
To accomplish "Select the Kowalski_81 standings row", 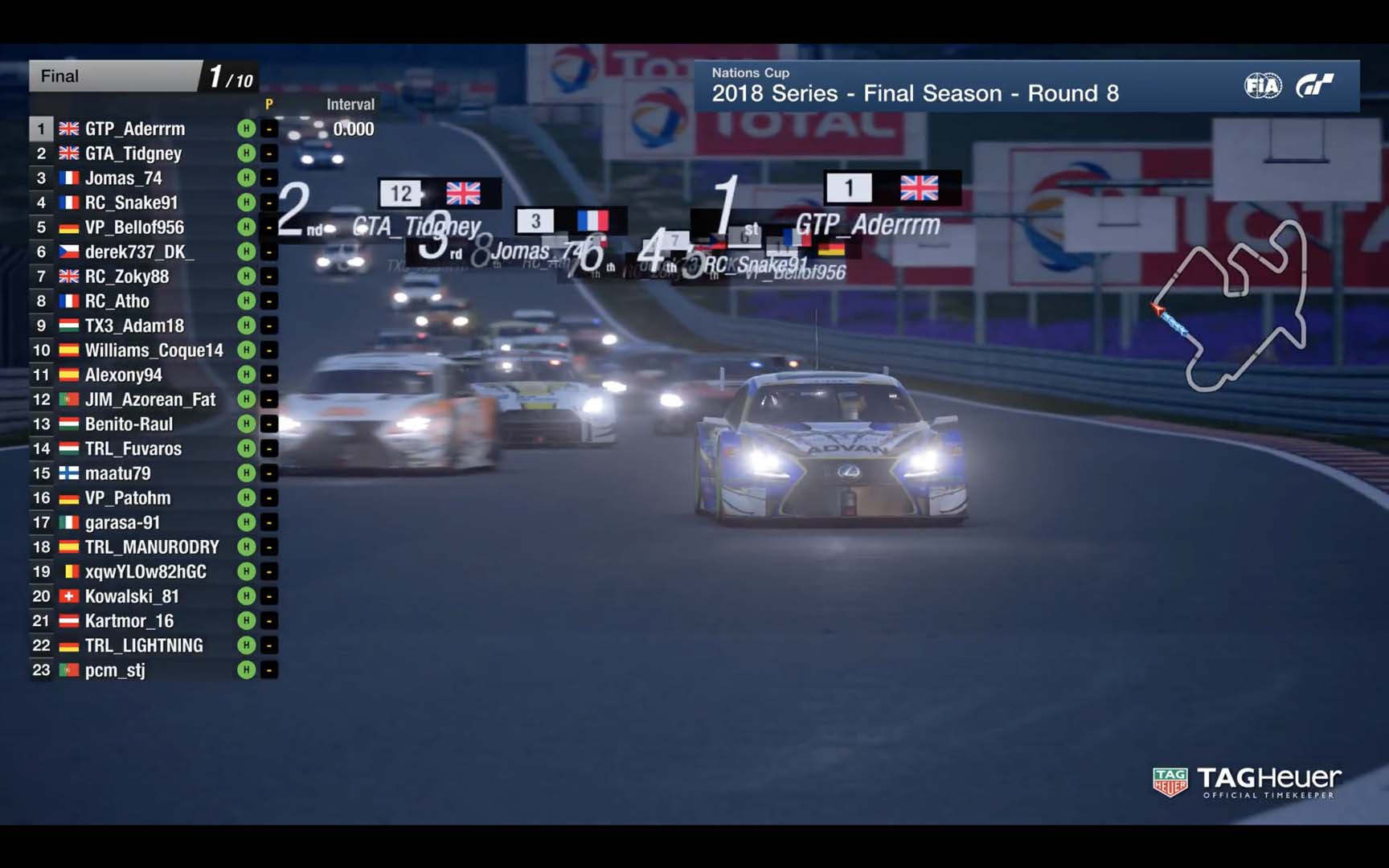I will coord(132,596).
